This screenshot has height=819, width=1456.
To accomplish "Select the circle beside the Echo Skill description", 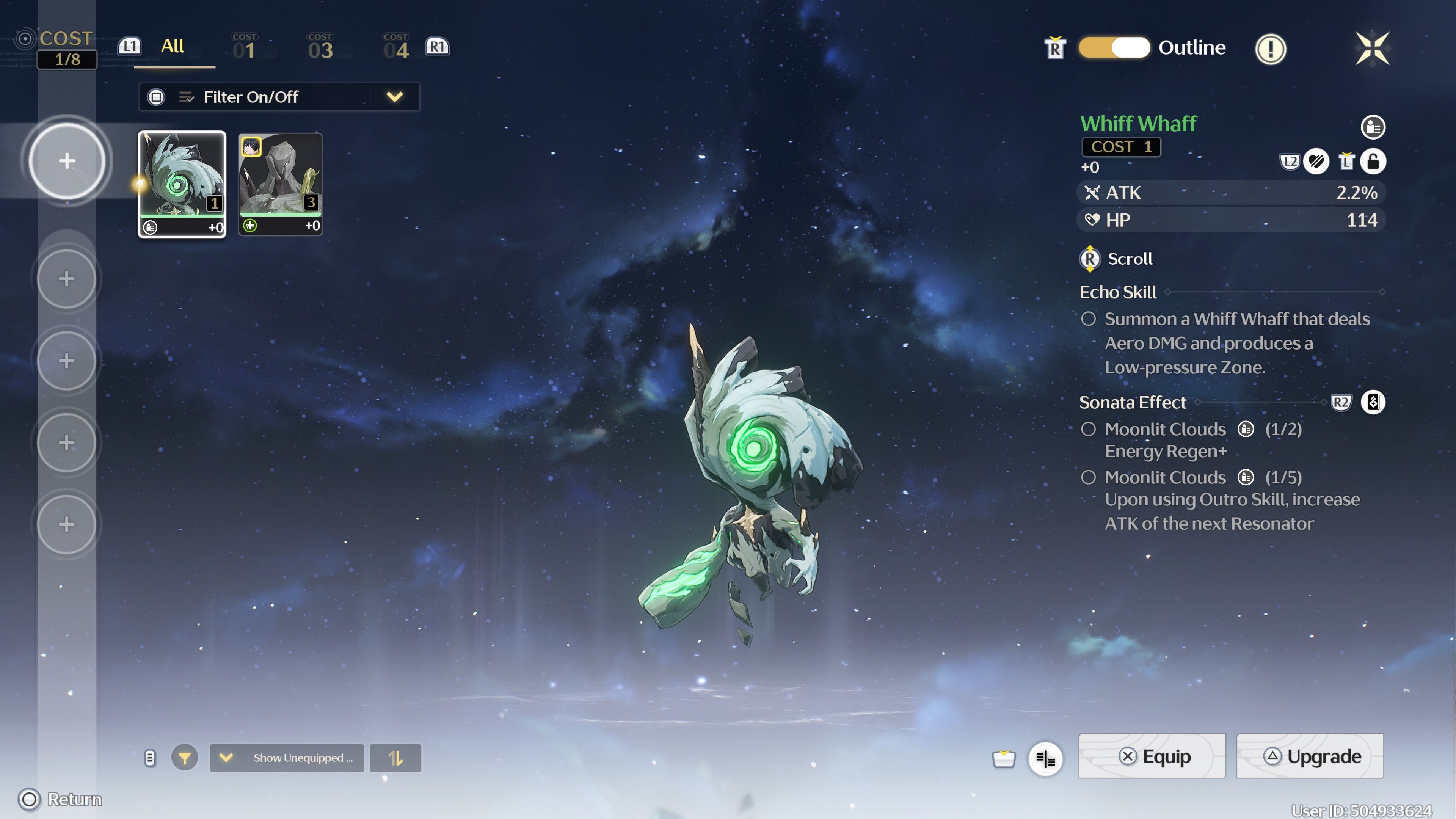I will pyautogui.click(x=1089, y=319).
